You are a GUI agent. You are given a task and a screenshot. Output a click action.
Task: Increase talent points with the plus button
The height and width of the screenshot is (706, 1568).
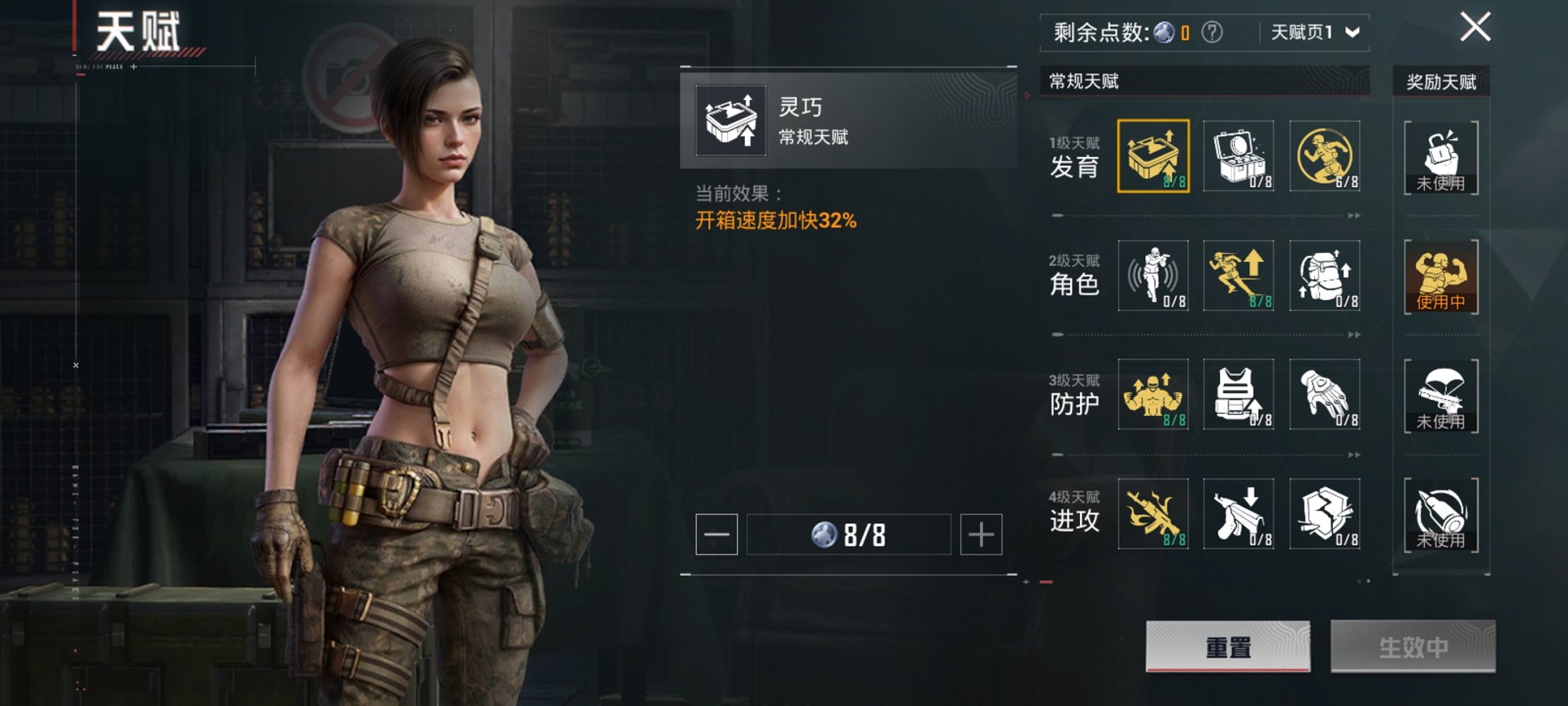[981, 534]
